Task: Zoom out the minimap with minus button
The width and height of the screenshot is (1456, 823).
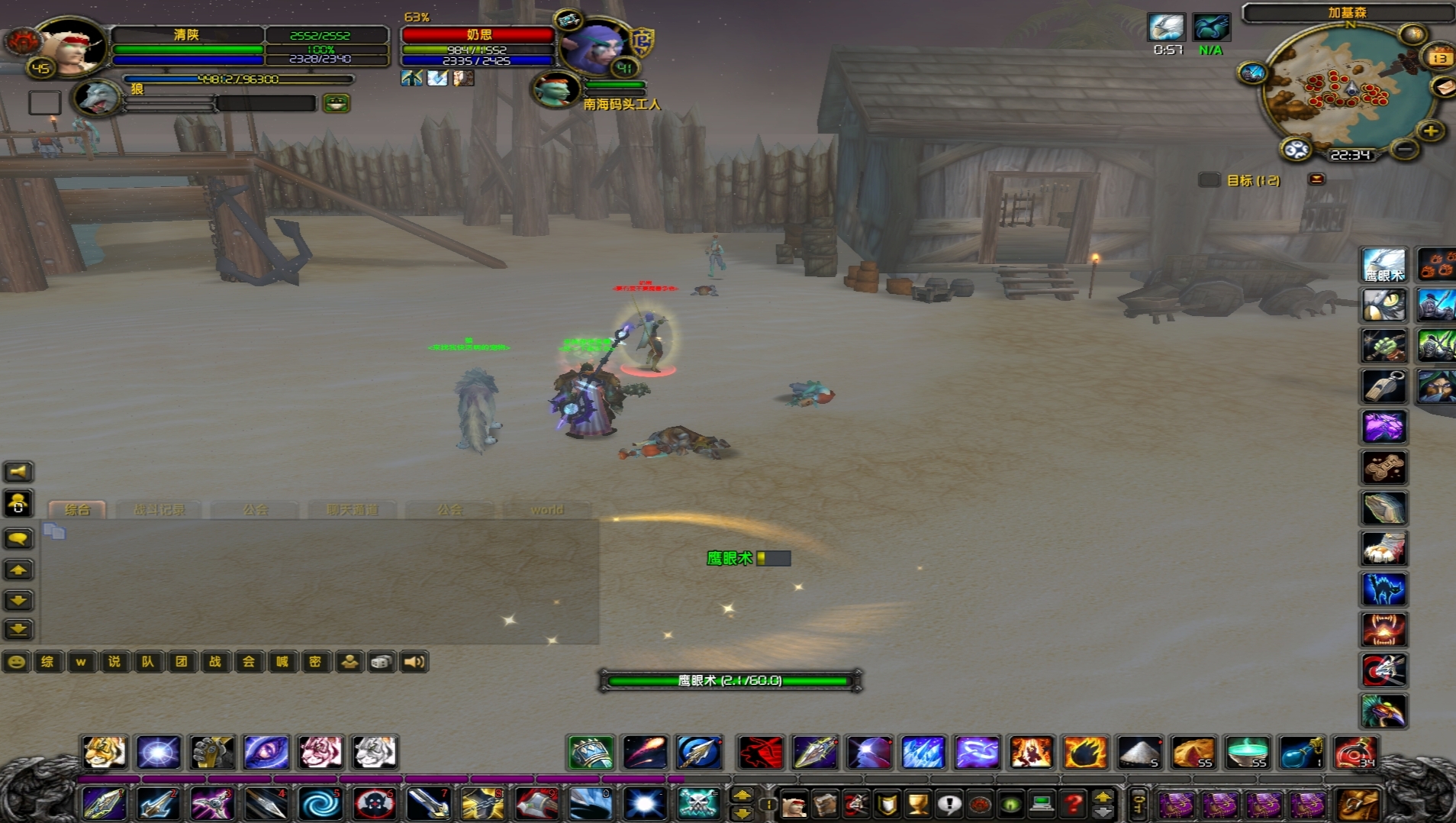Action: pos(1405,150)
